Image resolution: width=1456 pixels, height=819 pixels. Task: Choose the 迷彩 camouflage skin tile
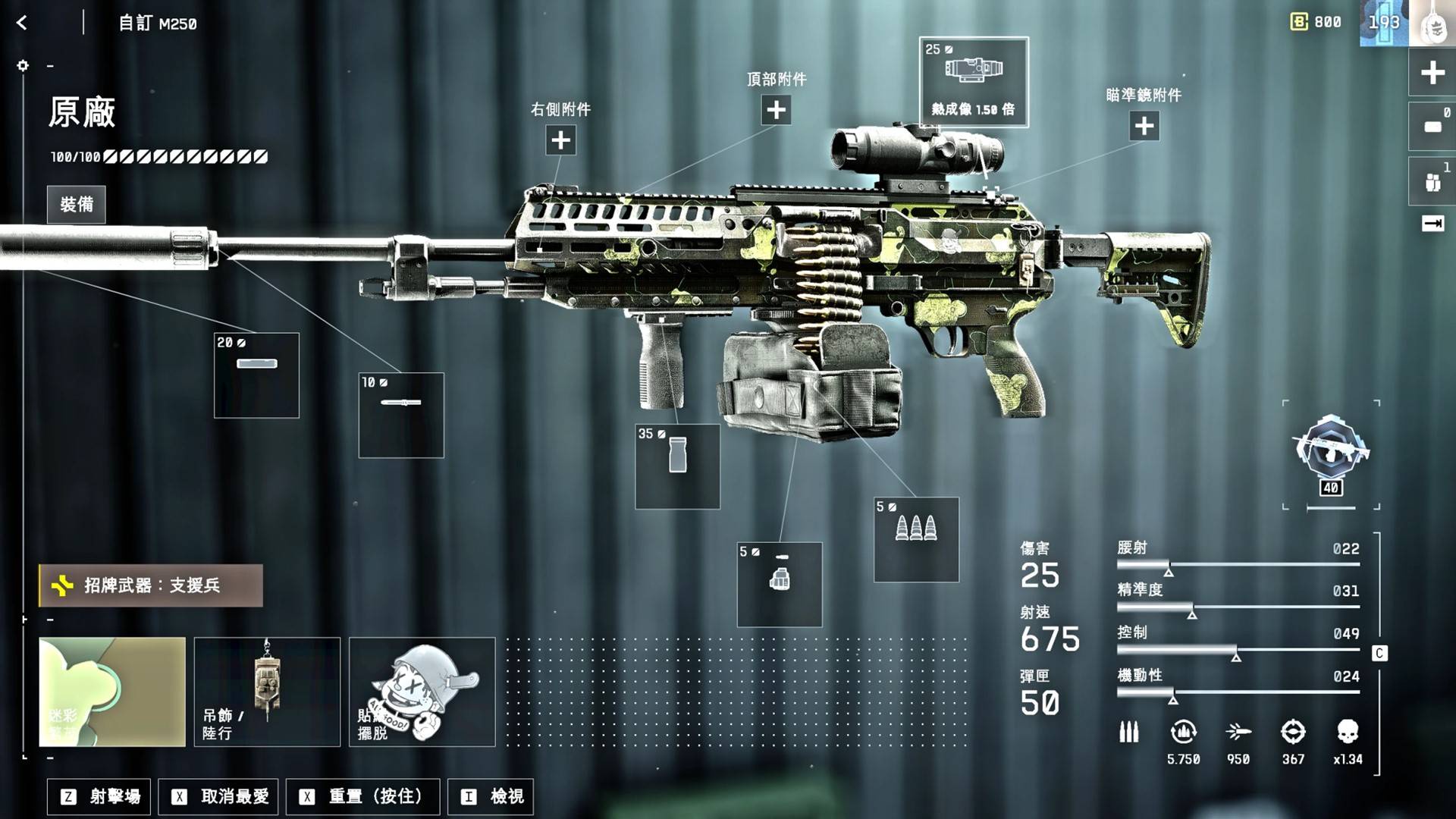click(x=112, y=692)
